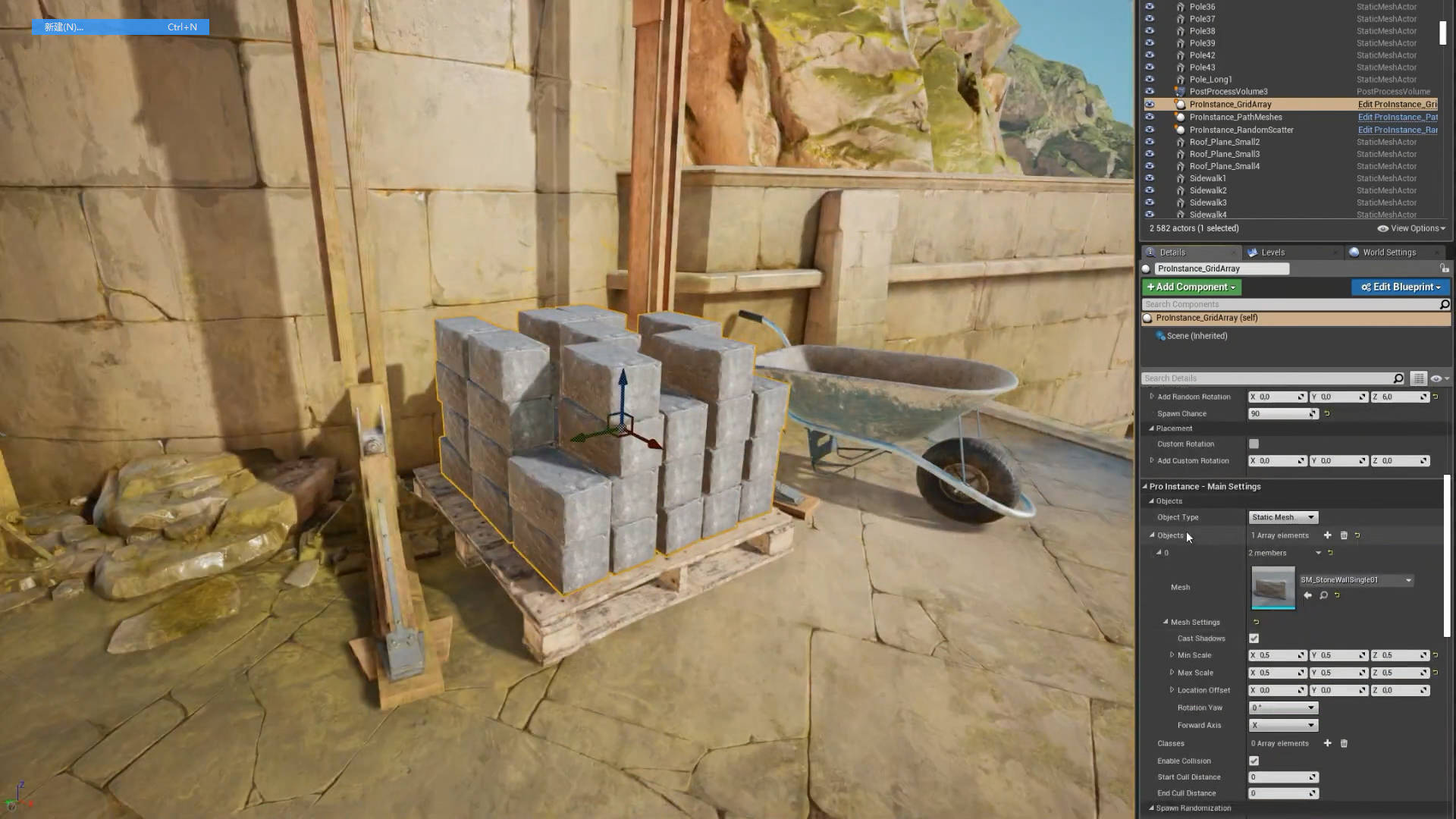Image resolution: width=1456 pixels, height=819 pixels.
Task: Toggle the Cast Shadows checkbox
Action: (x=1254, y=639)
